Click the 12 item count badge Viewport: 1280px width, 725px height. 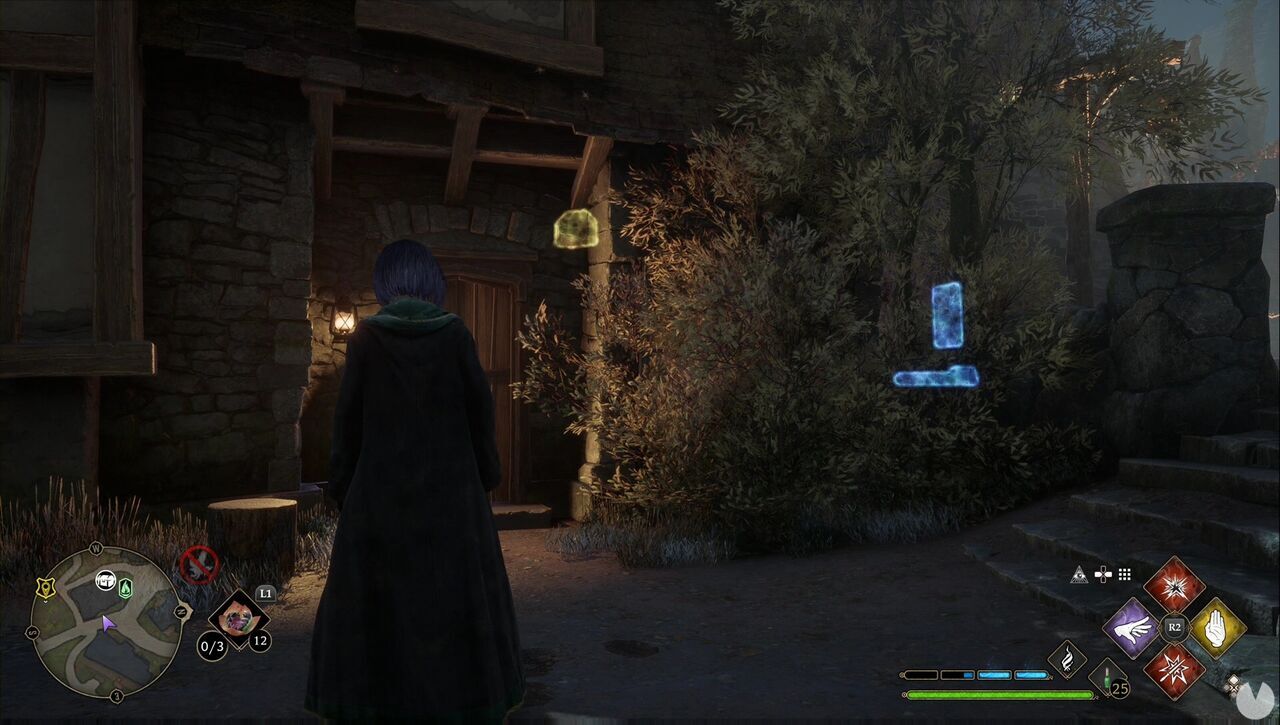tap(259, 641)
